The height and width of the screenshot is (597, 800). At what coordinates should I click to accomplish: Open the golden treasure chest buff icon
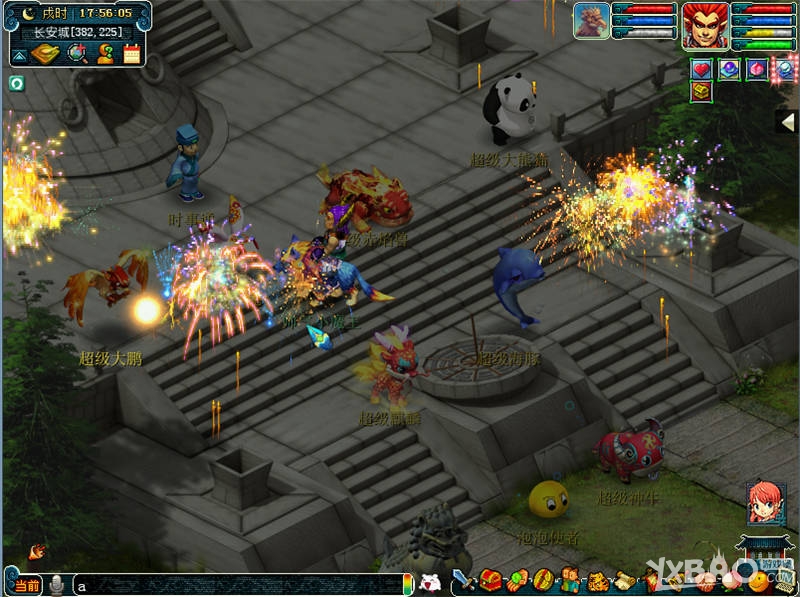click(x=702, y=92)
